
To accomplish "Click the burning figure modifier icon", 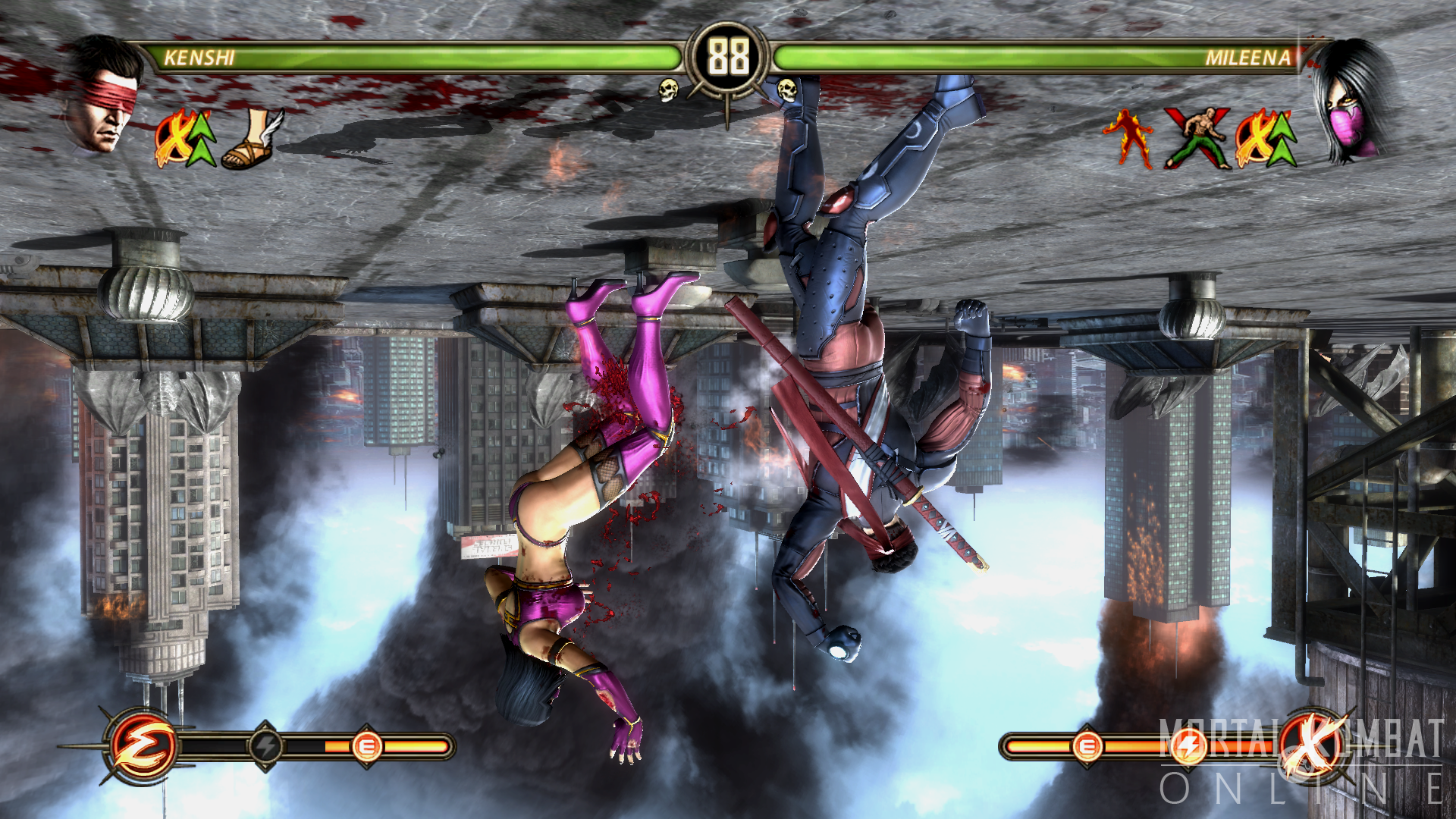I will (x=1128, y=138).
